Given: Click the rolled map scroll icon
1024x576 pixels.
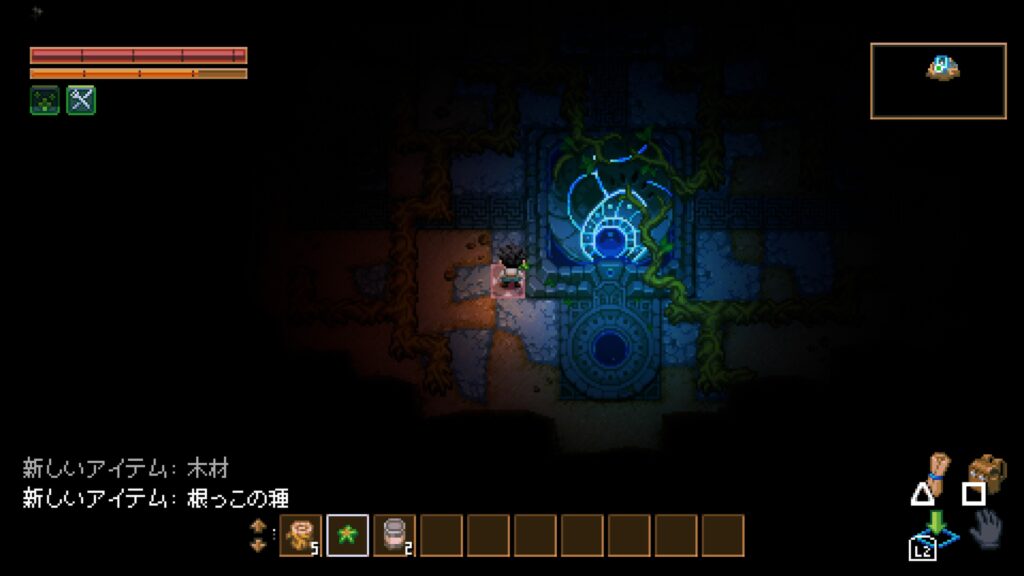Looking at the screenshot, I should [x=936, y=467].
